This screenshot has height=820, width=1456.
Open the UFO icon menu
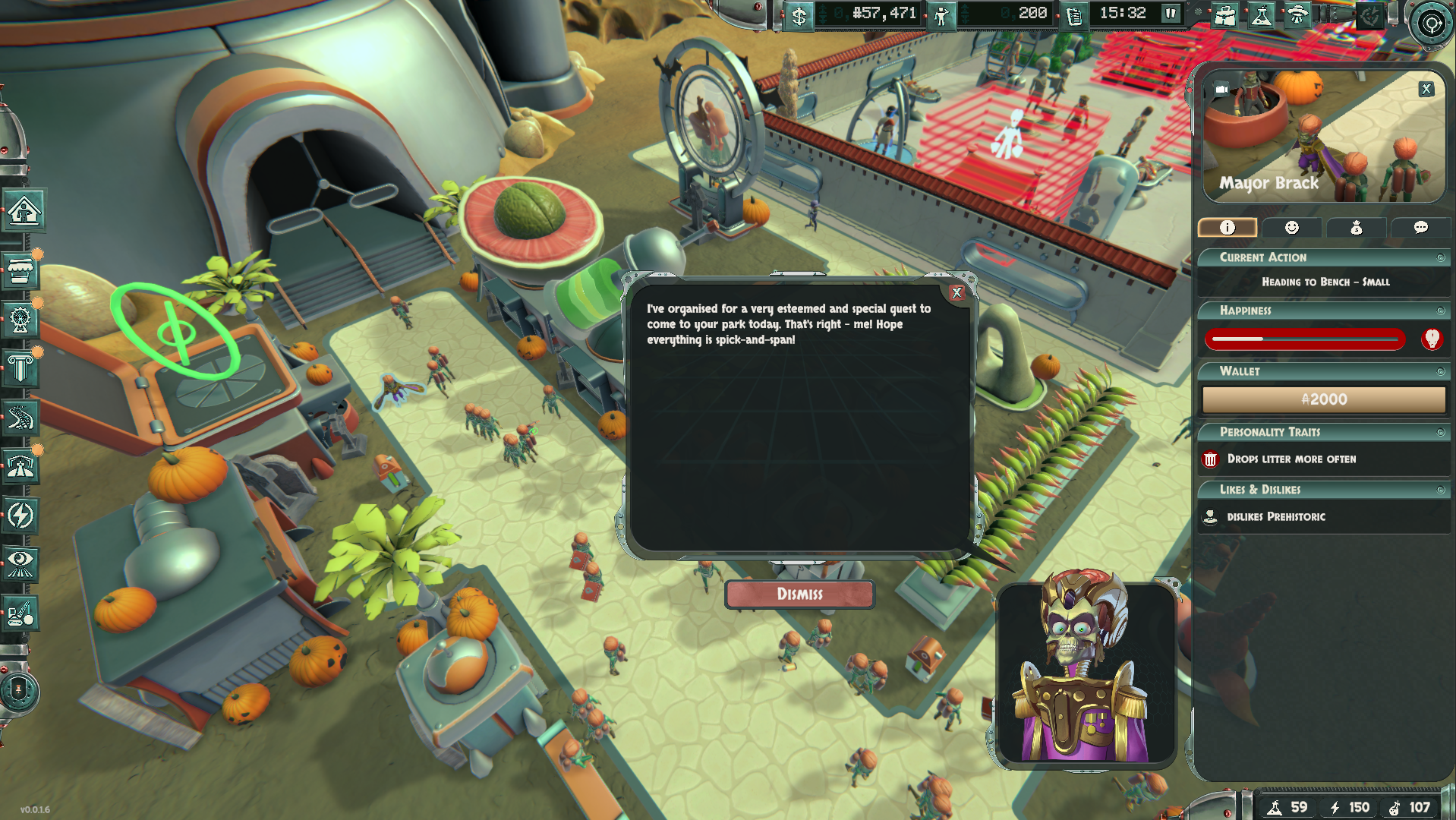pyautogui.click(x=1297, y=14)
